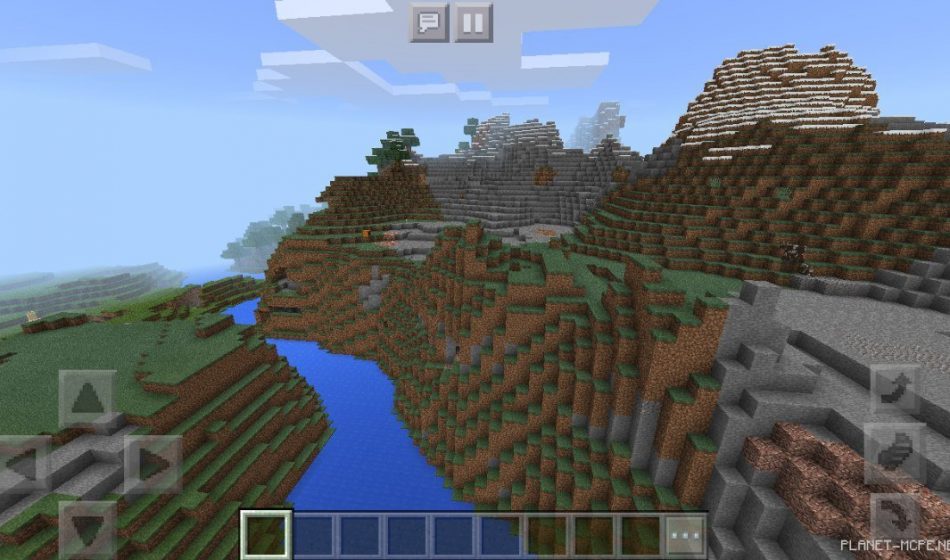Tap the backward arrow on the D-pad
Image resolution: width=950 pixels, height=560 pixels.
88,527
